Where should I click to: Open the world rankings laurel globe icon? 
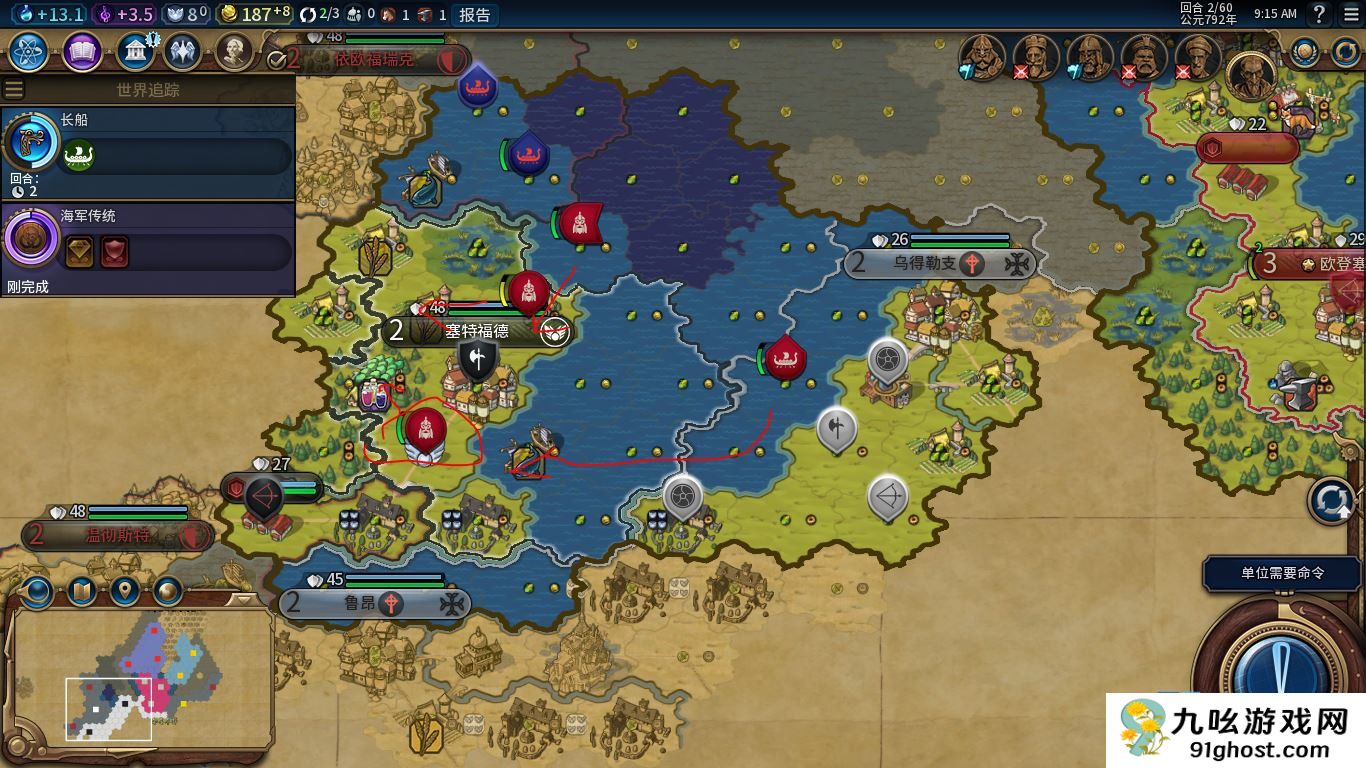tap(1304, 52)
